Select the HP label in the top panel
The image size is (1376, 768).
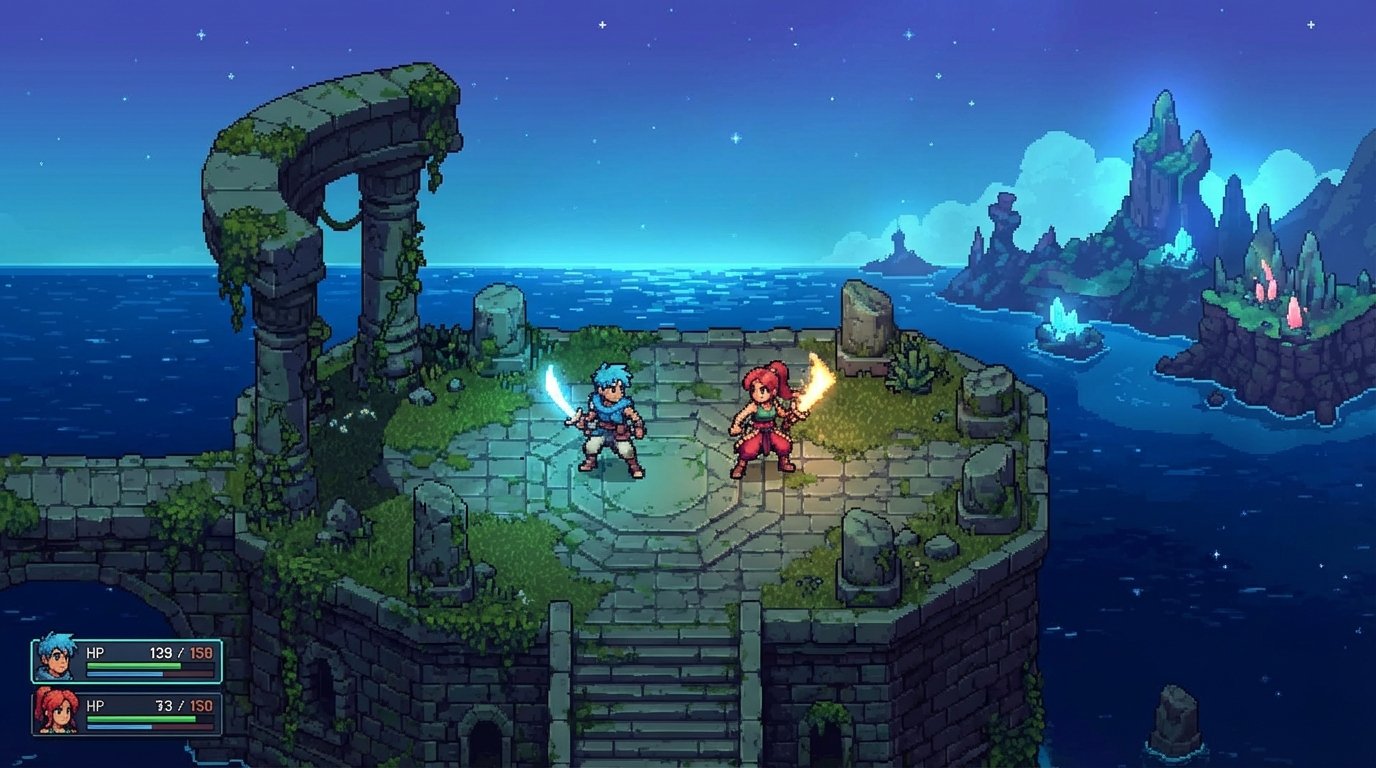(97, 651)
